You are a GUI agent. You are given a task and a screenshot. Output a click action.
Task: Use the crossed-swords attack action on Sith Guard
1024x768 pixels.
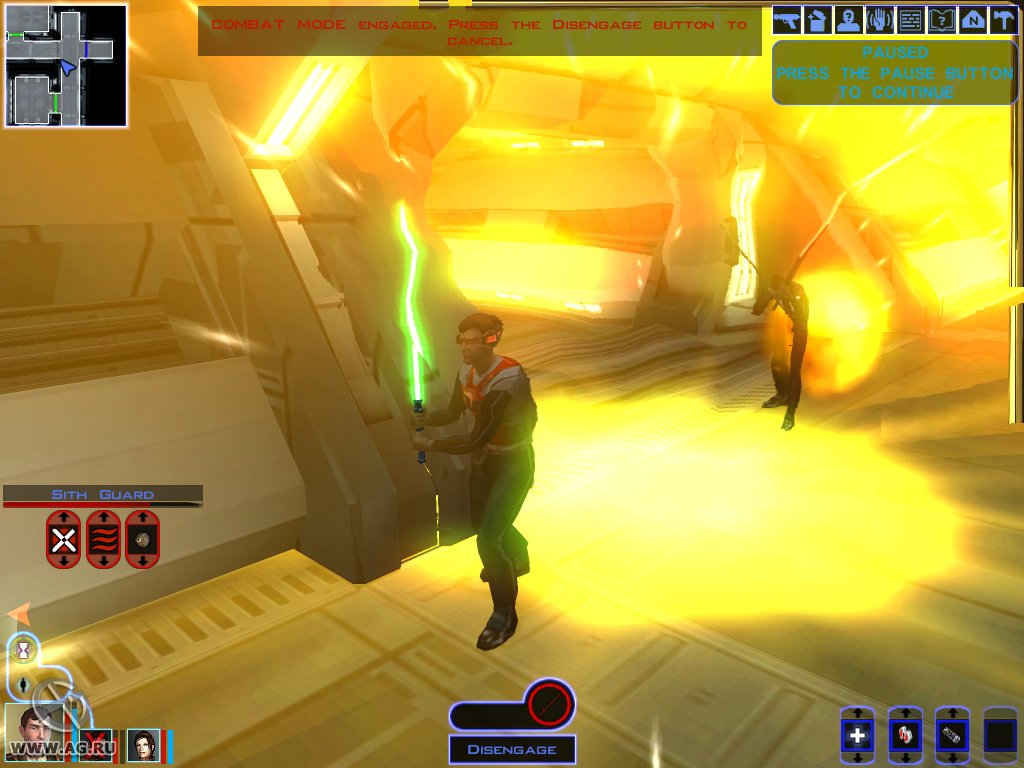pos(64,540)
